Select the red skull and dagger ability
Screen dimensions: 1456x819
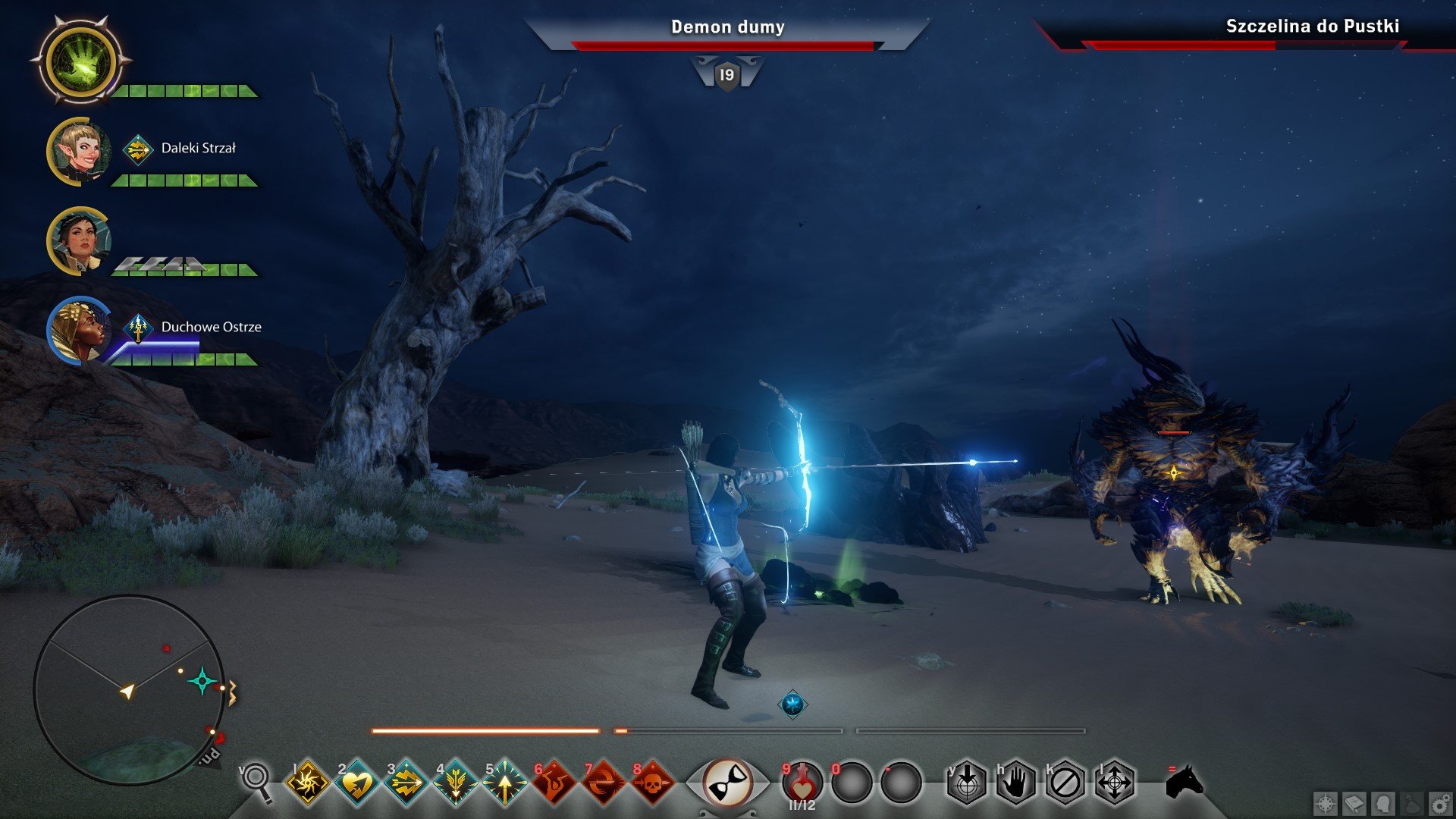[652, 782]
